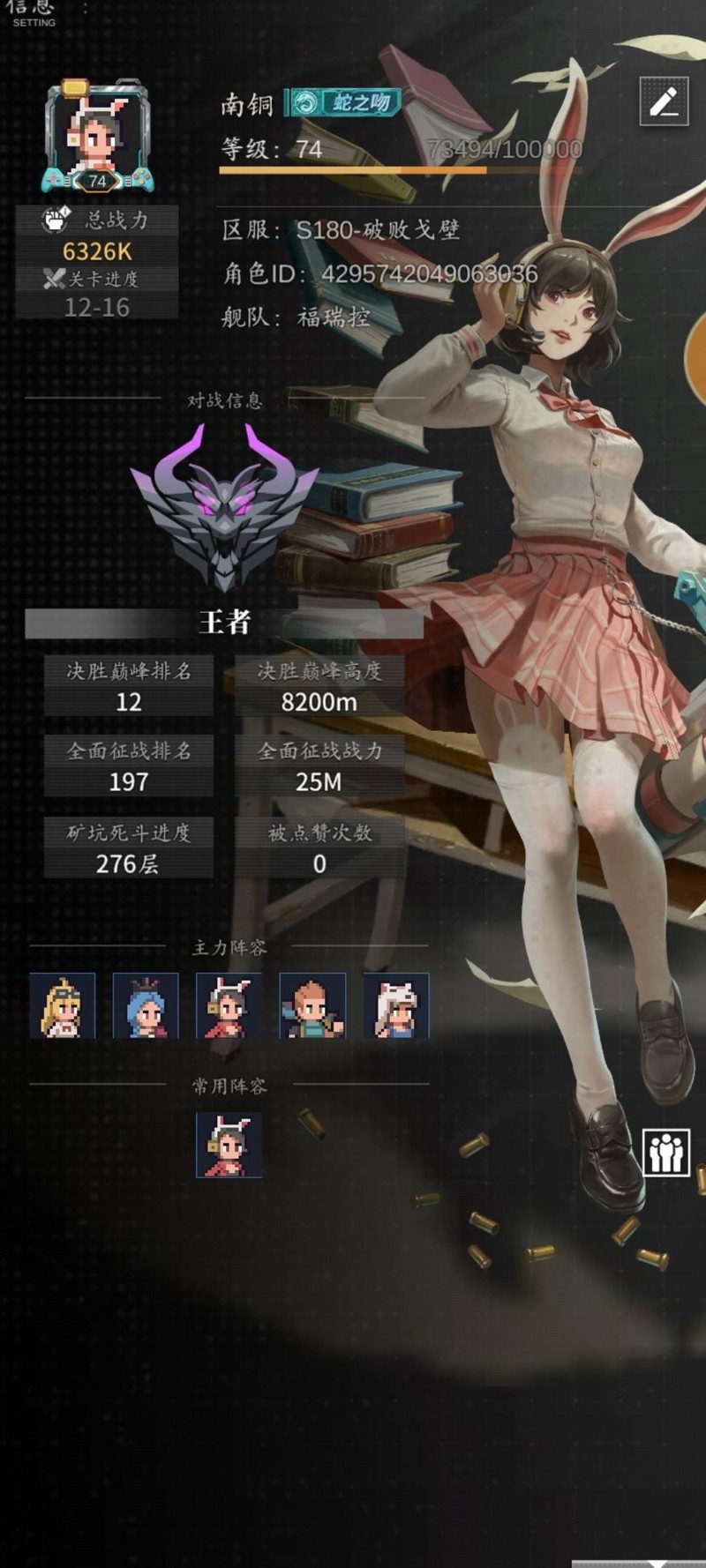706x1568 pixels.
Task: Tap the 蛇之吻 title badge
Action: pyautogui.click(x=344, y=103)
